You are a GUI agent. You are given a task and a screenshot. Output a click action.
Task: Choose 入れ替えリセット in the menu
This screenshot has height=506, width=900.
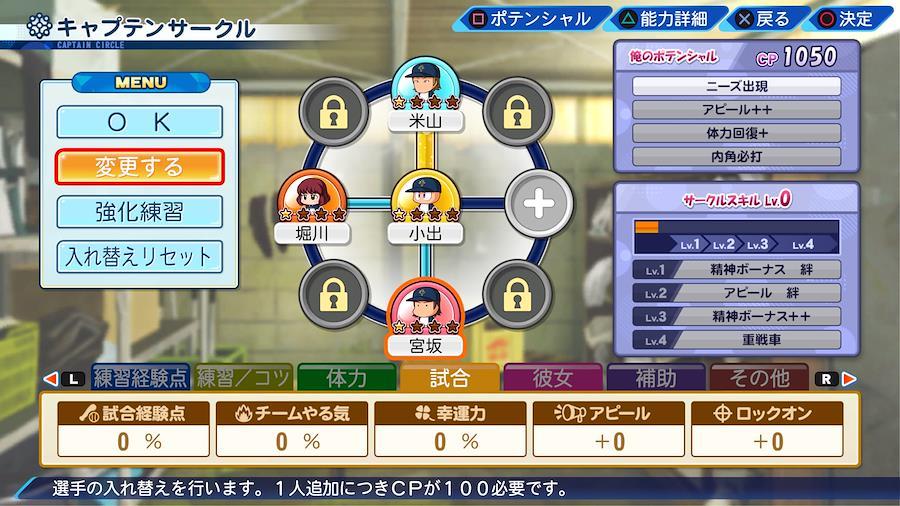(x=140, y=256)
